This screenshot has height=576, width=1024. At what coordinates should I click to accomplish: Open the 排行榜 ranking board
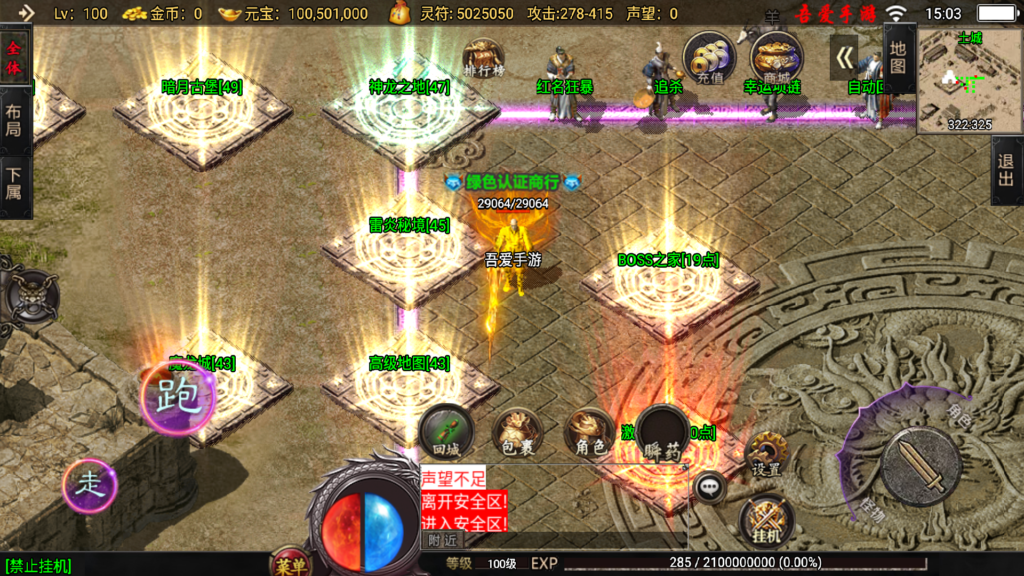[484, 57]
